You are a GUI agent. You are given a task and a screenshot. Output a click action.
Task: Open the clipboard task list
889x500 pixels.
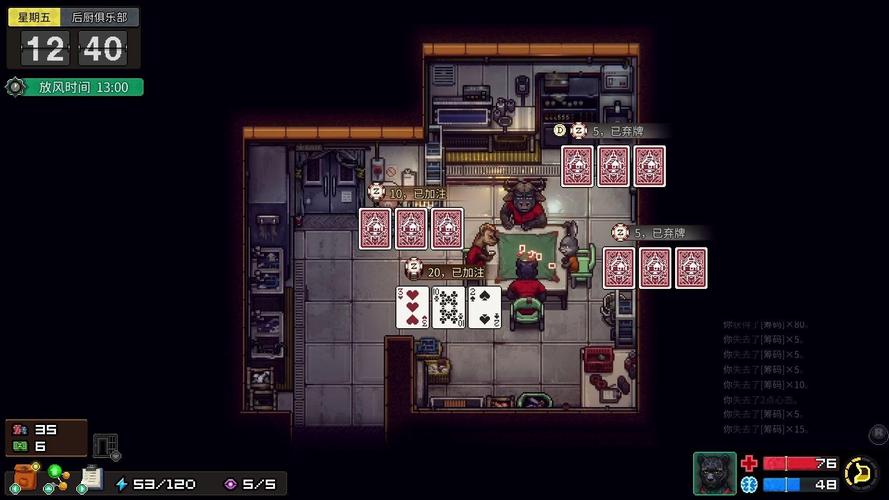91,478
